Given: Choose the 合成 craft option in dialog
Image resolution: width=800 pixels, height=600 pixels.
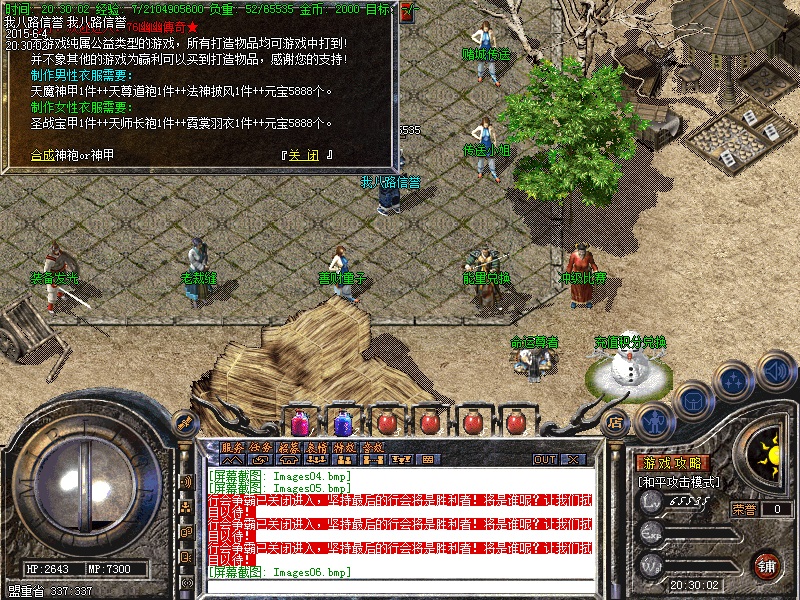Looking at the screenshot, I should coord(43,155).
